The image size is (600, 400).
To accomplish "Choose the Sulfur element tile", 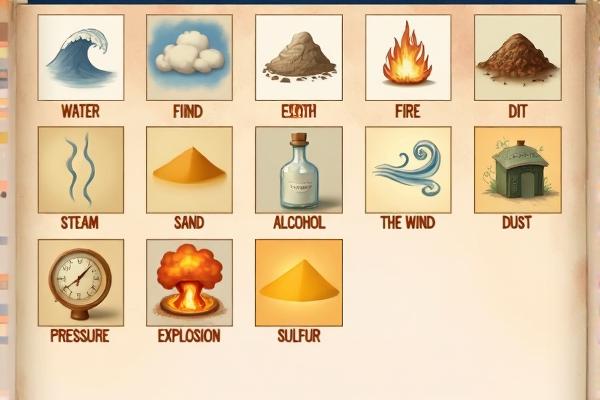I will coord(299,282).
